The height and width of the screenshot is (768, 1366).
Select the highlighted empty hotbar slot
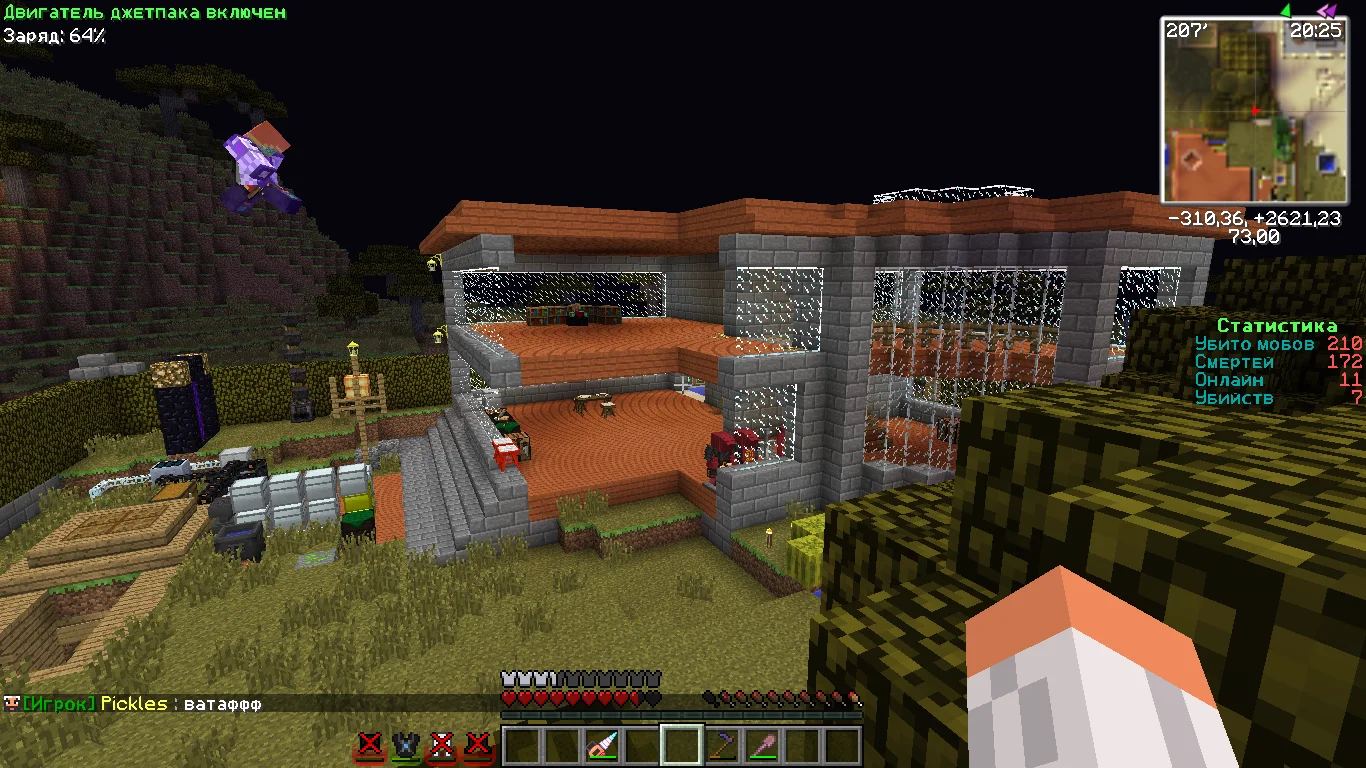pos(682,746)
